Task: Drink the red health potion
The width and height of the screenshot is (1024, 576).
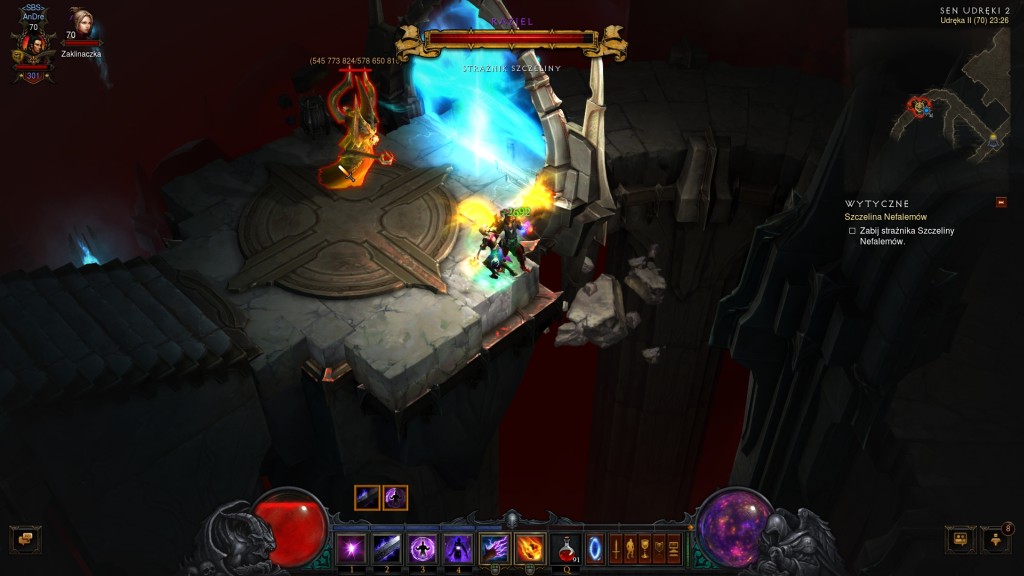Action: click(567, 548)
